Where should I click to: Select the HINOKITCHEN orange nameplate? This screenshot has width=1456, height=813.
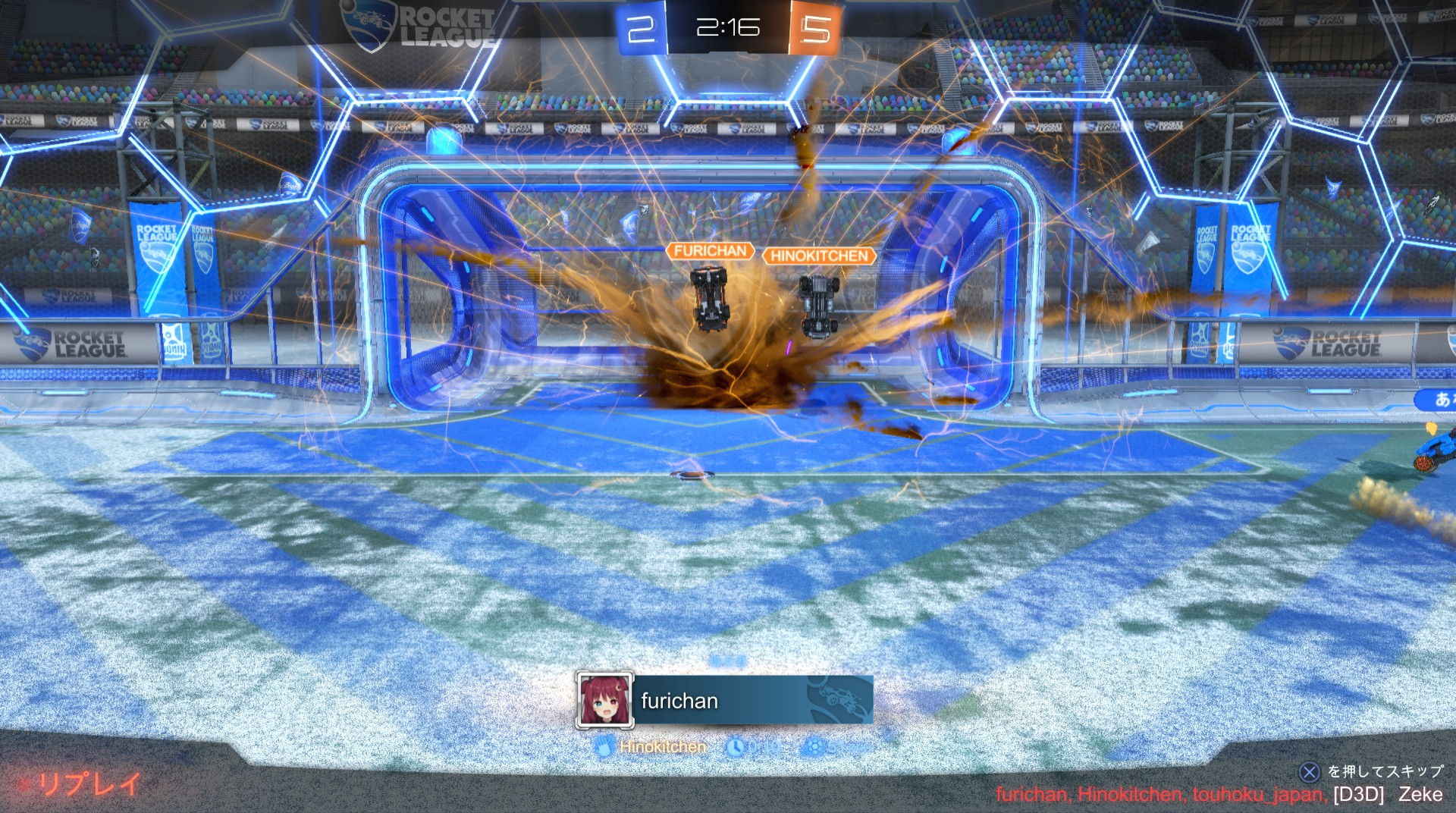coord(819,256)
